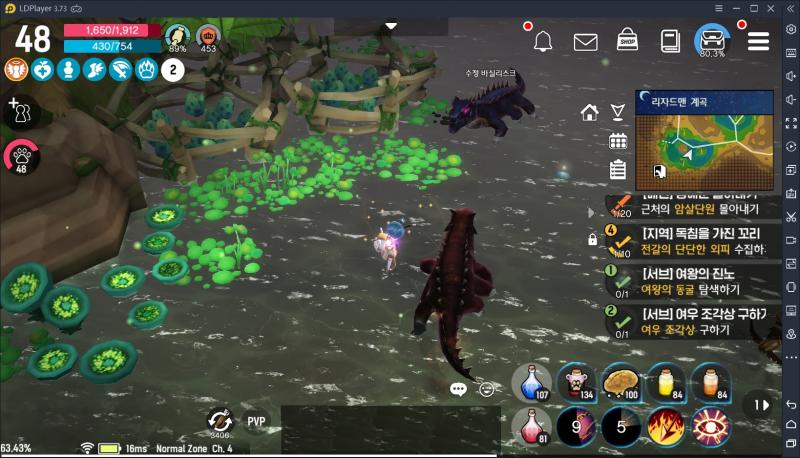Open the inventory bag showing 80.3%
Image resolution: width=800 pixels, height=458 pixels.
click(713, 40)
